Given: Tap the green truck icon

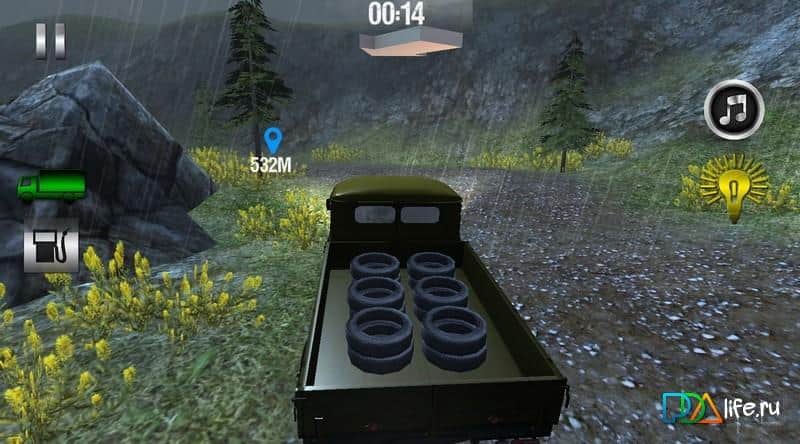Looking at the screenshot, I should click(x=51, y=187).
